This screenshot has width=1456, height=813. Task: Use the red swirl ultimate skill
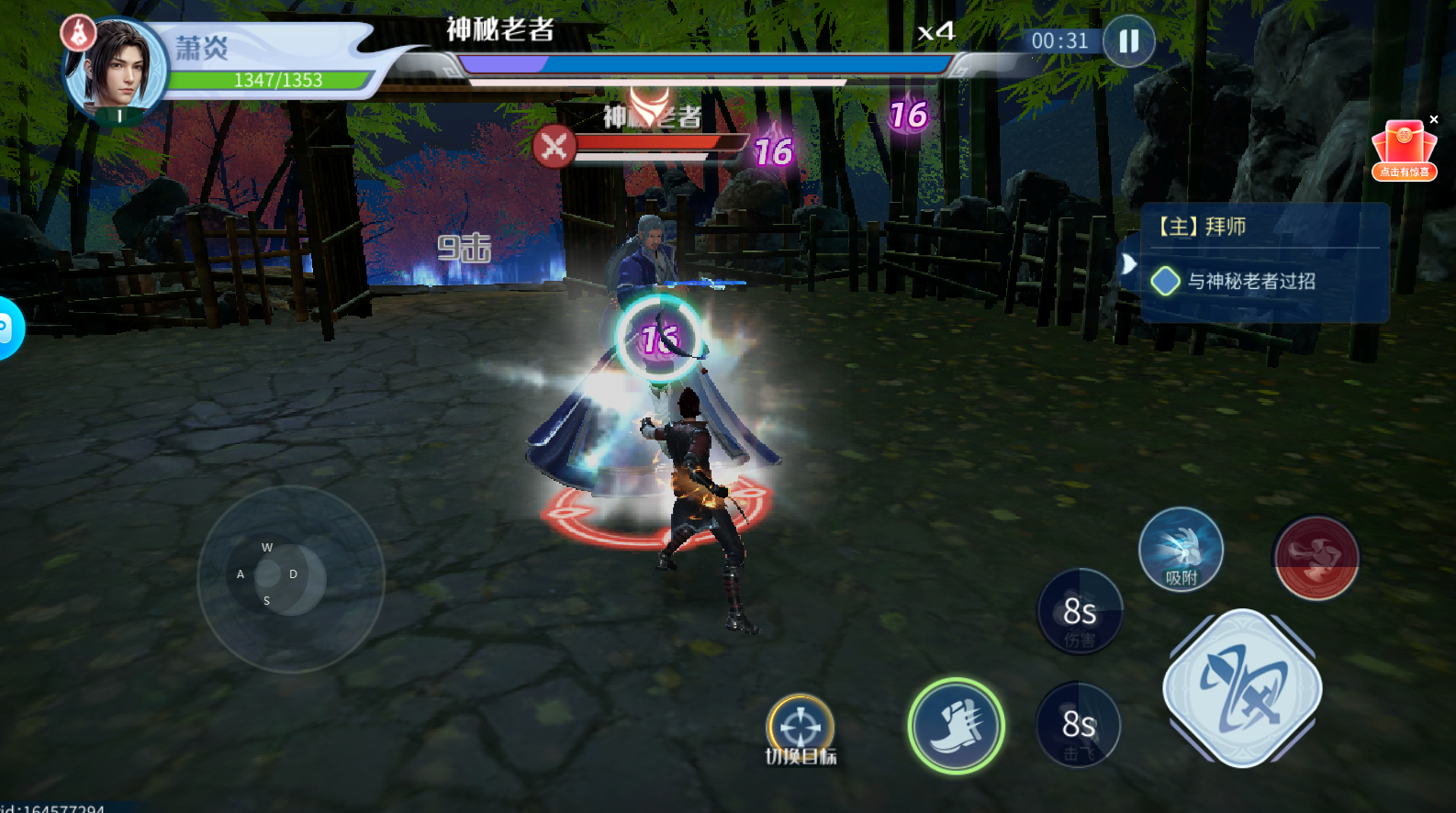[x=1316, y=557]
